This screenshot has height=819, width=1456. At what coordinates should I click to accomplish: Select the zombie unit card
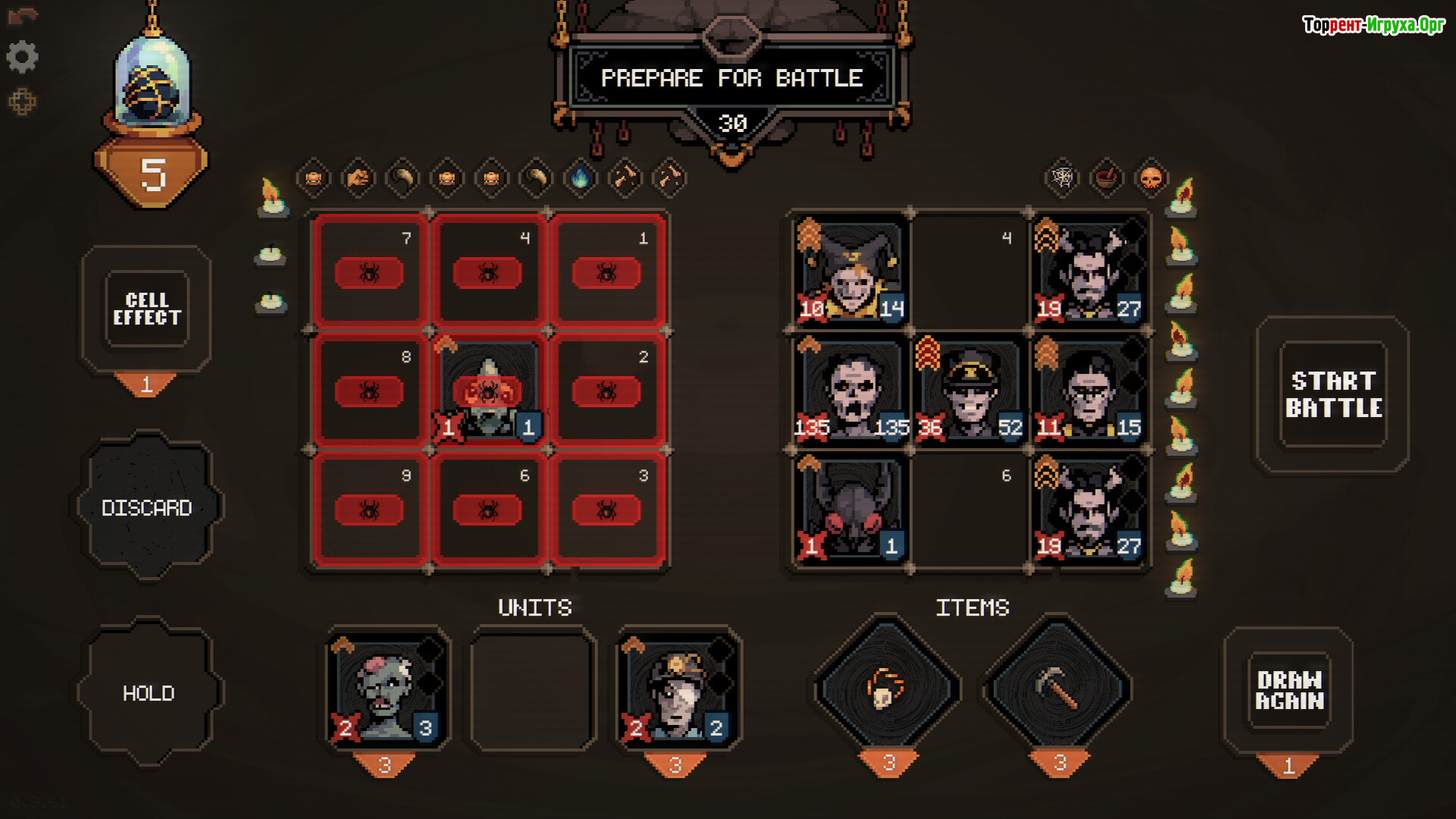click(387, 689)
